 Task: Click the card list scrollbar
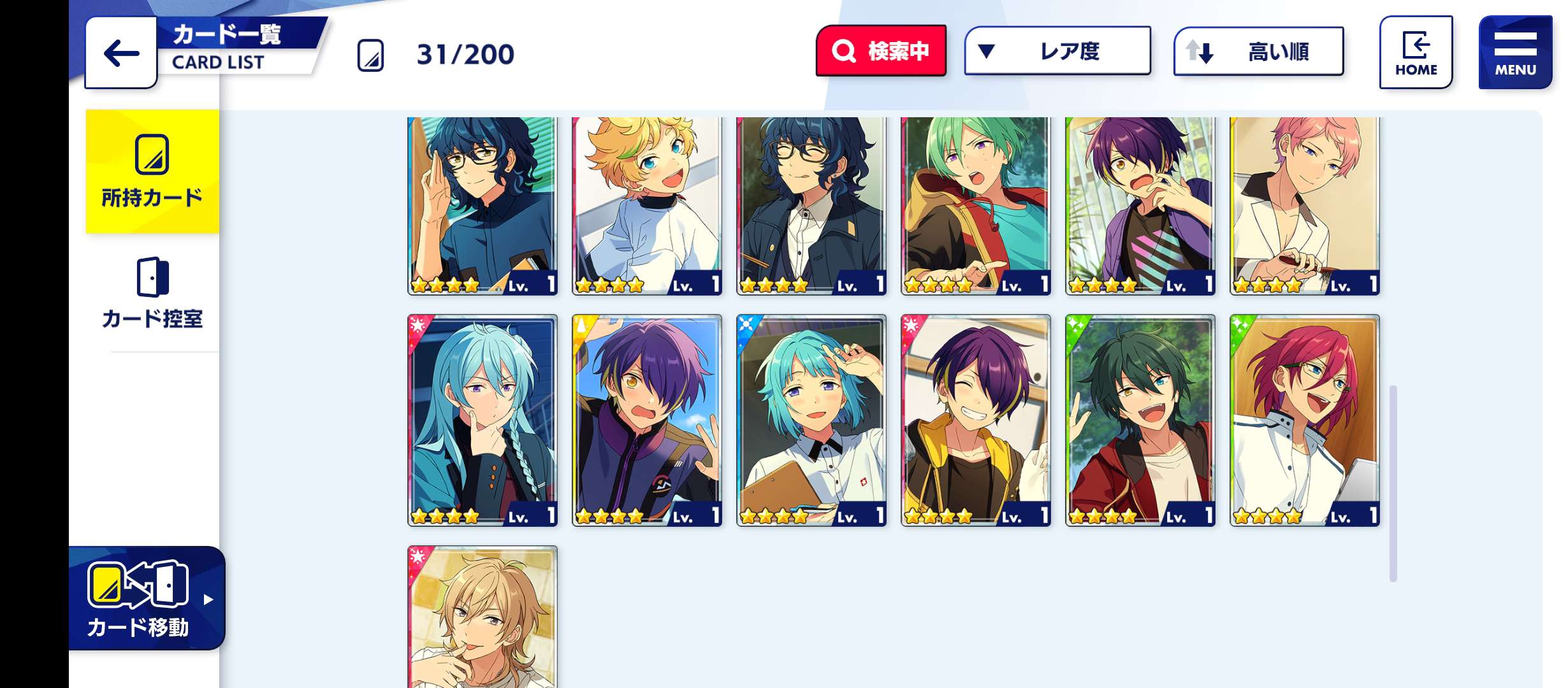[1393, 483]
